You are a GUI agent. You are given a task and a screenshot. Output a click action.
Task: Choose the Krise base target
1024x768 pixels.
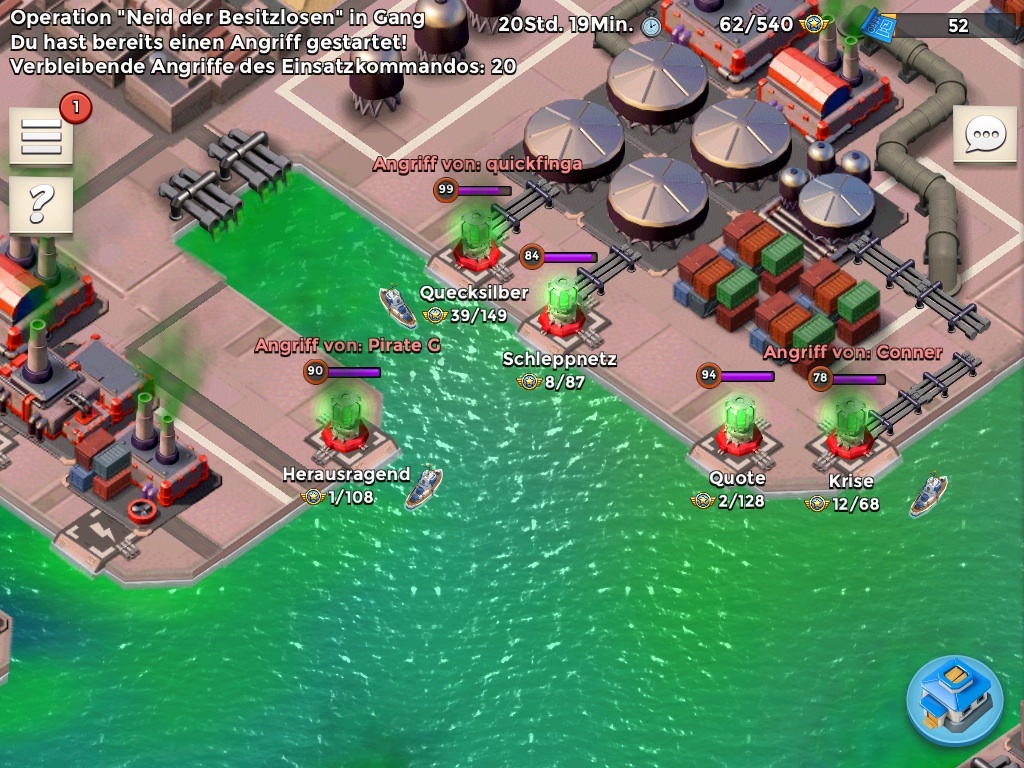(849, 428)
